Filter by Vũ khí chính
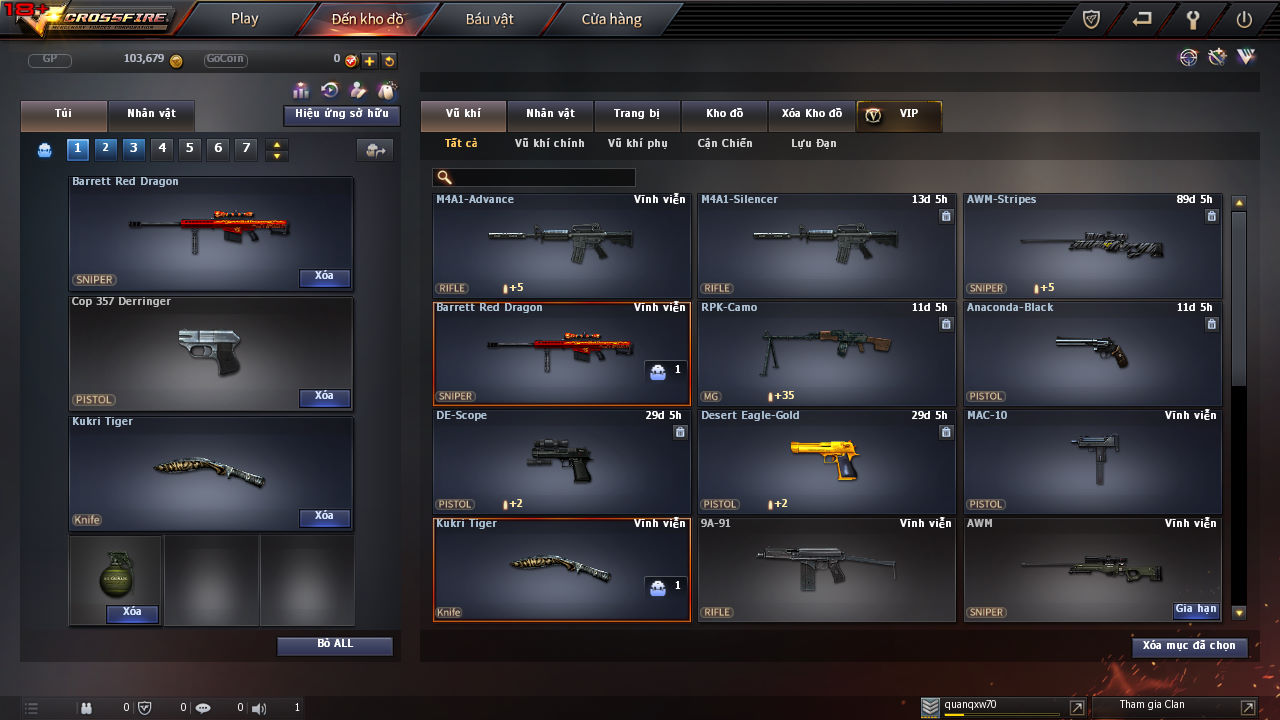The width and height of the screenshot is (1280, 720). click(x=549, y=144)
